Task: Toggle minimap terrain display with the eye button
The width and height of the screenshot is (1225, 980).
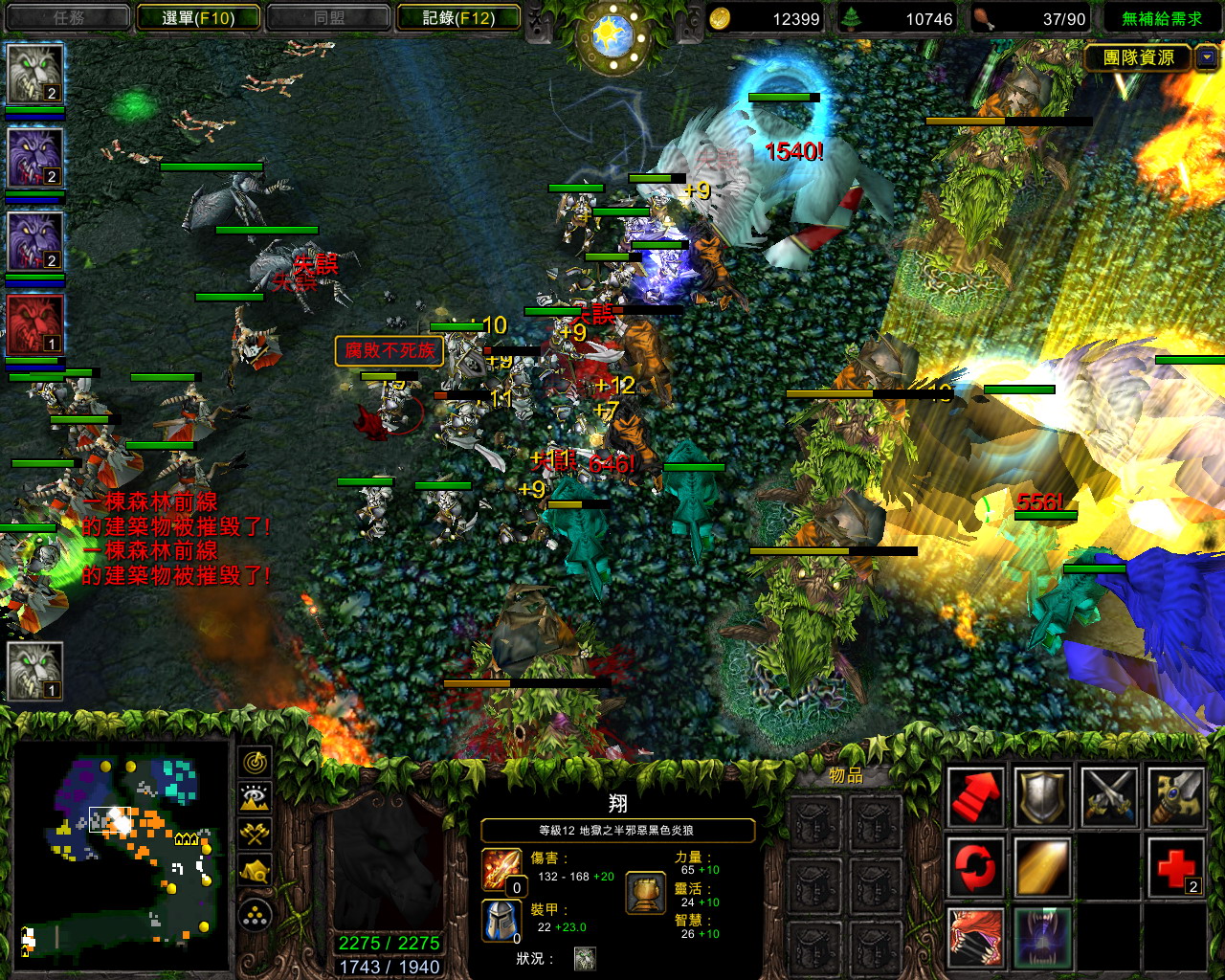Action: click(x=256, y=797)
